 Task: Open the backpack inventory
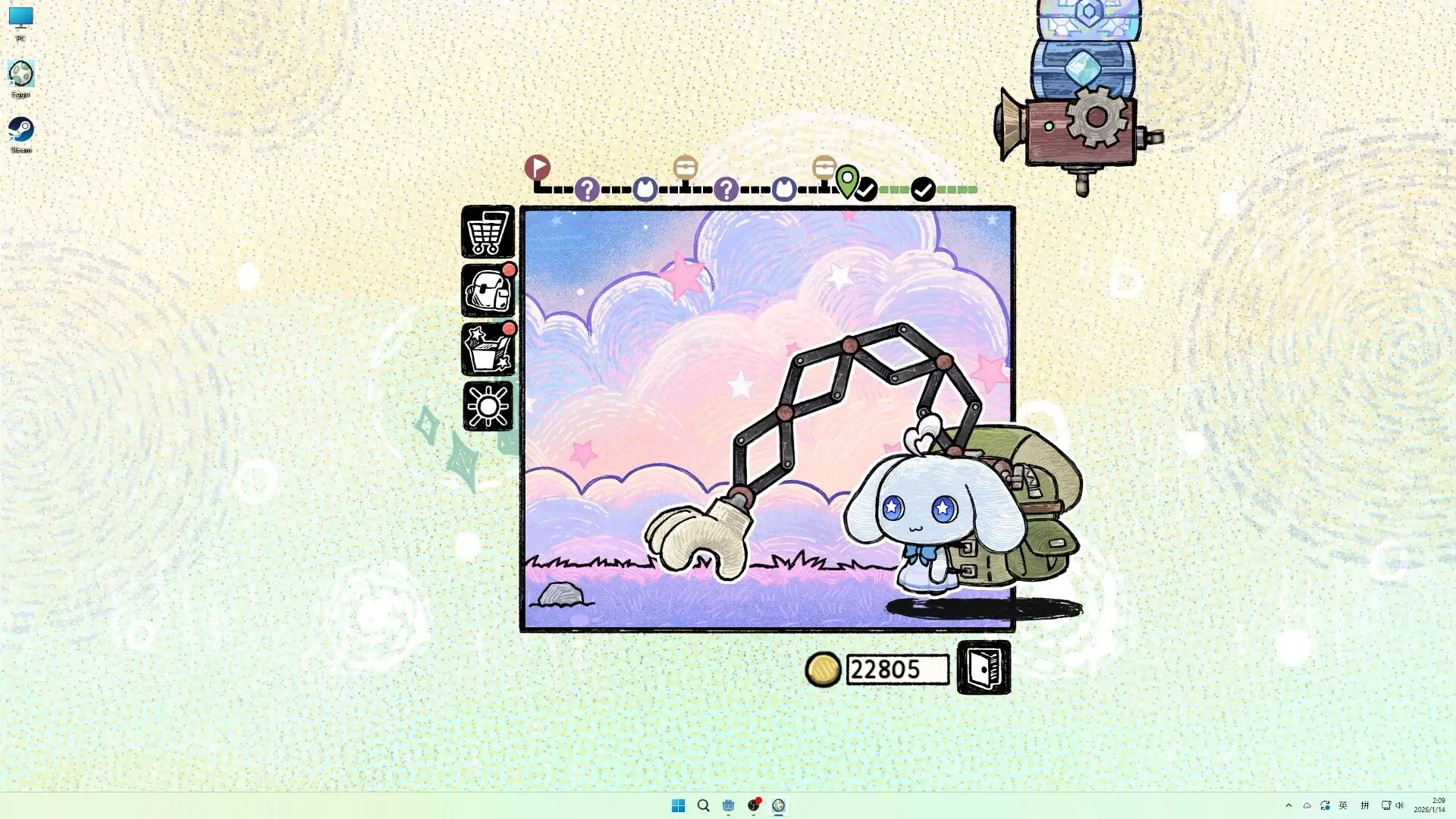pyautogui.click(x=488, y=291)
